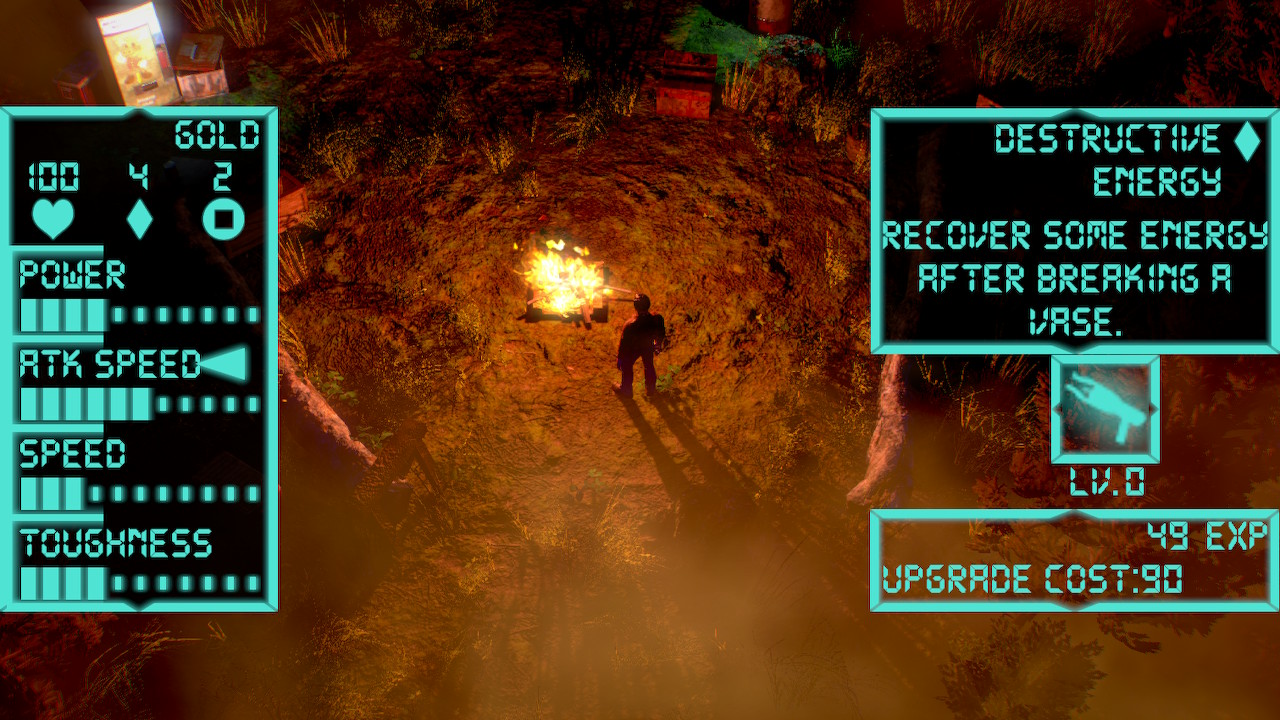The height and width of the screenshot is (720, 1280).
Task: Expand the stats panel notch at top
Action: tap(137, 110)
